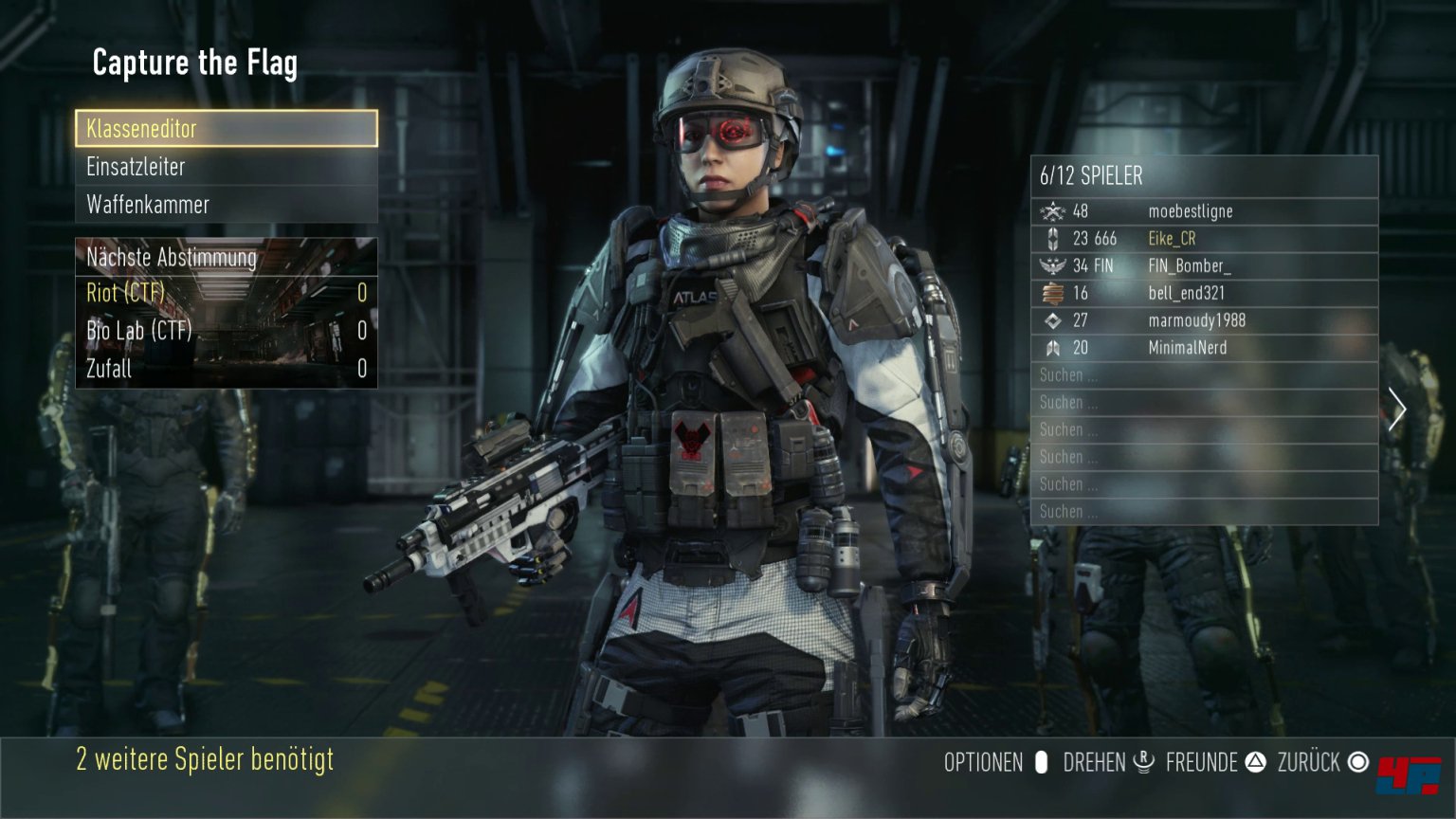Select player MinimalNerd in the lobby list
Screen dimensions: 1456x819
1204,348
